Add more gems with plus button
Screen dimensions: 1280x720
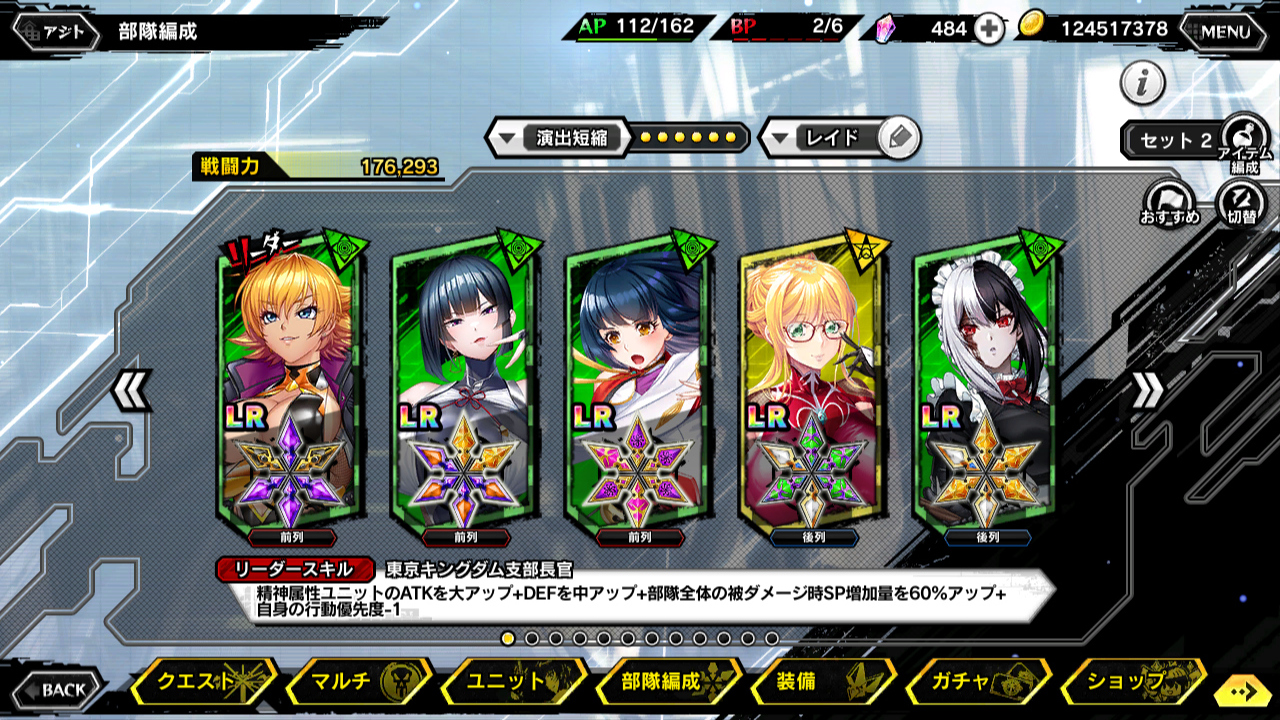(988, 29)
